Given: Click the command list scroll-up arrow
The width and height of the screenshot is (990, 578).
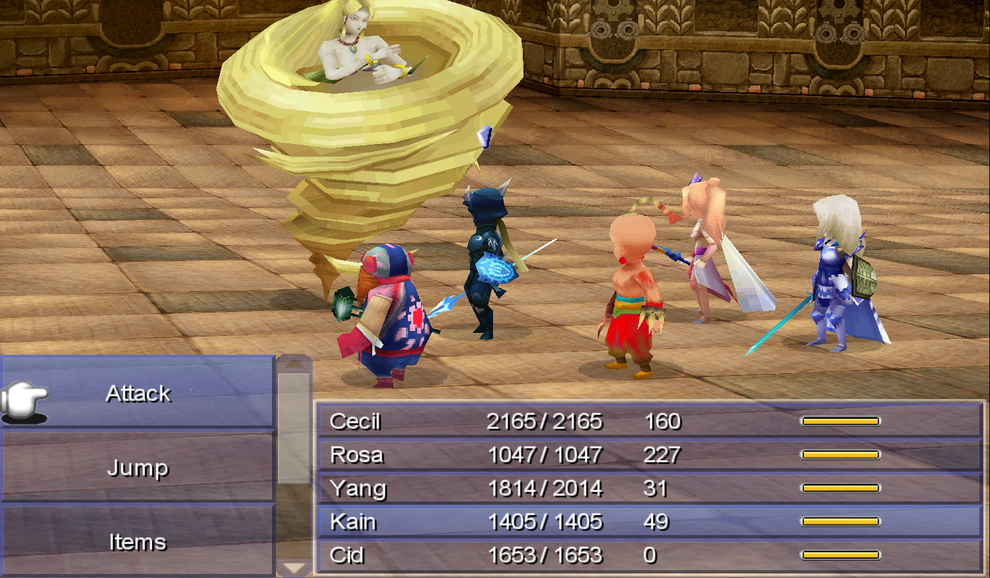Looking at the screenshot, I should [x=293, y=364].
